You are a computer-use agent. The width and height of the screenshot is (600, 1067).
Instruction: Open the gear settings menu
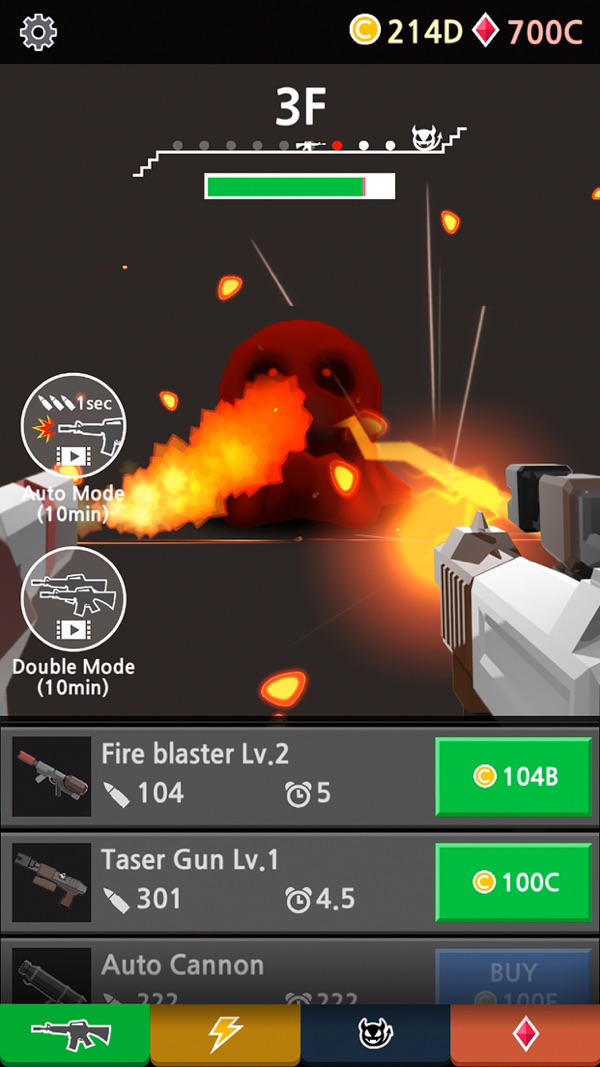(x=38, y=32)
